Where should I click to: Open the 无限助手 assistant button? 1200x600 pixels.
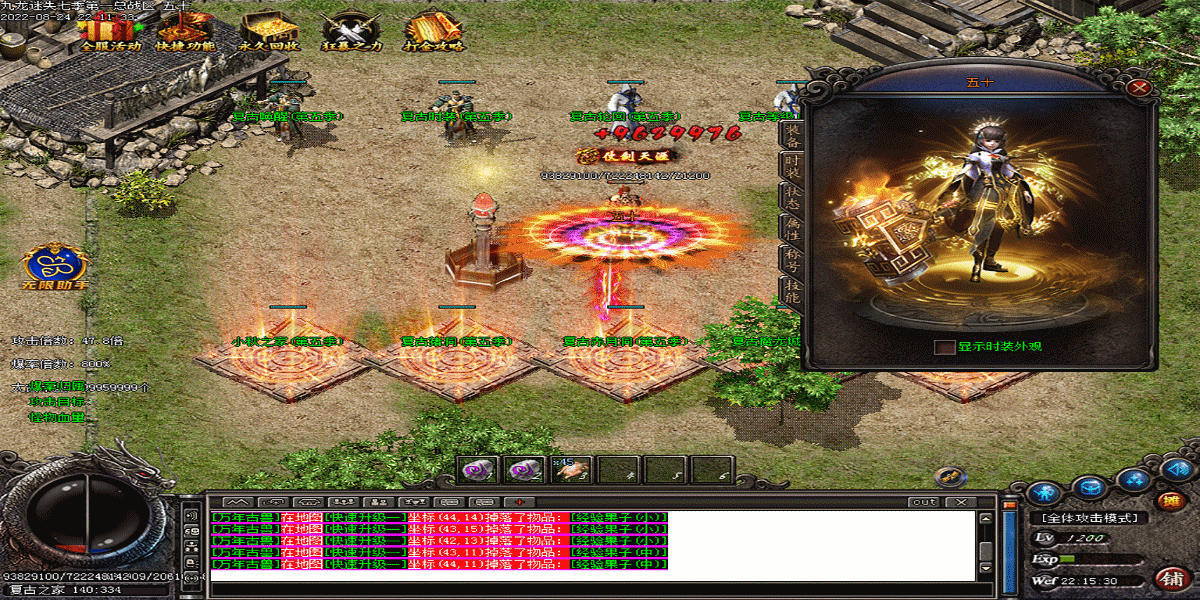click(x=57, y=266)
